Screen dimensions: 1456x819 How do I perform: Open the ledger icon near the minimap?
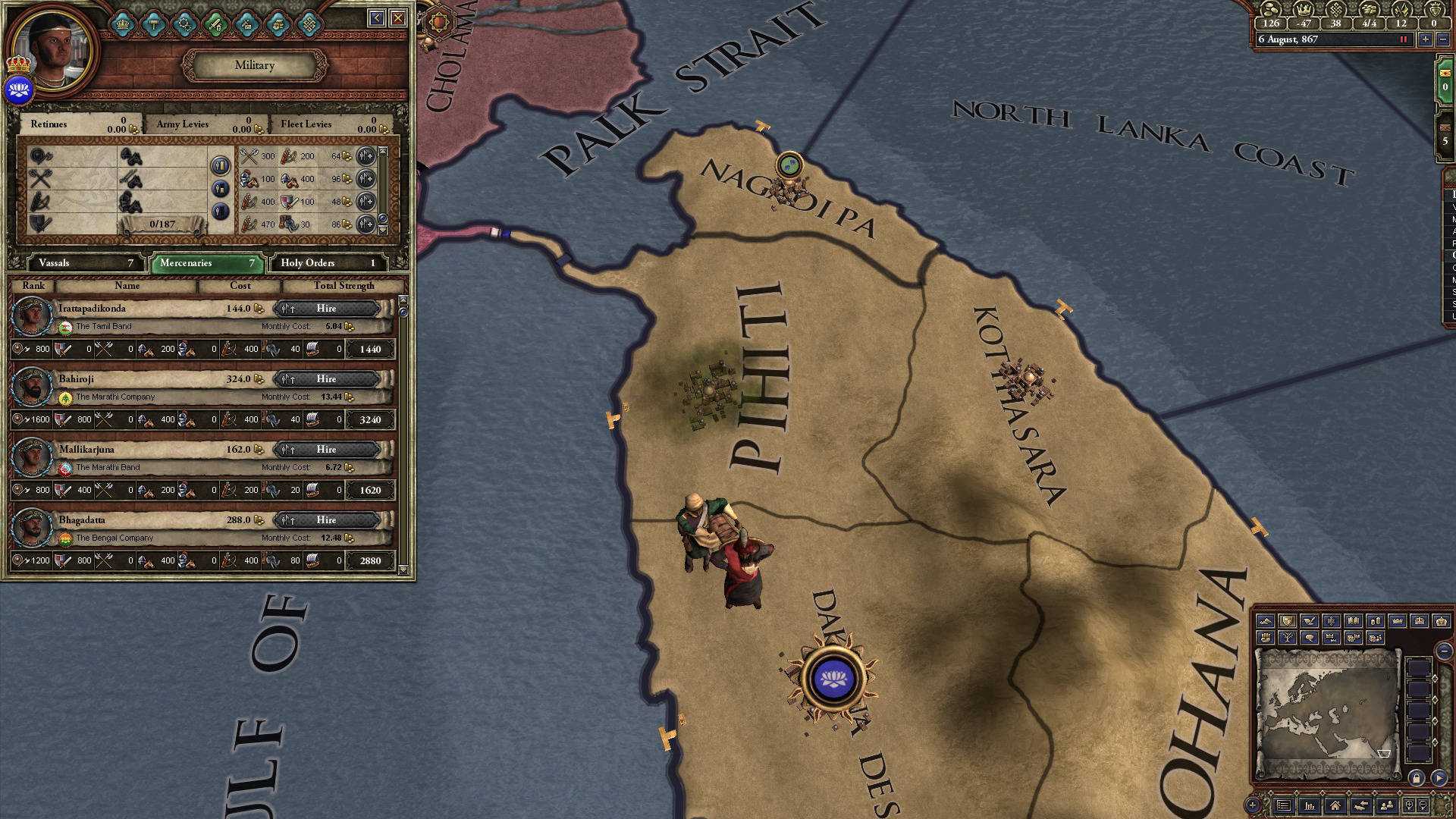tap(1283, 807)
